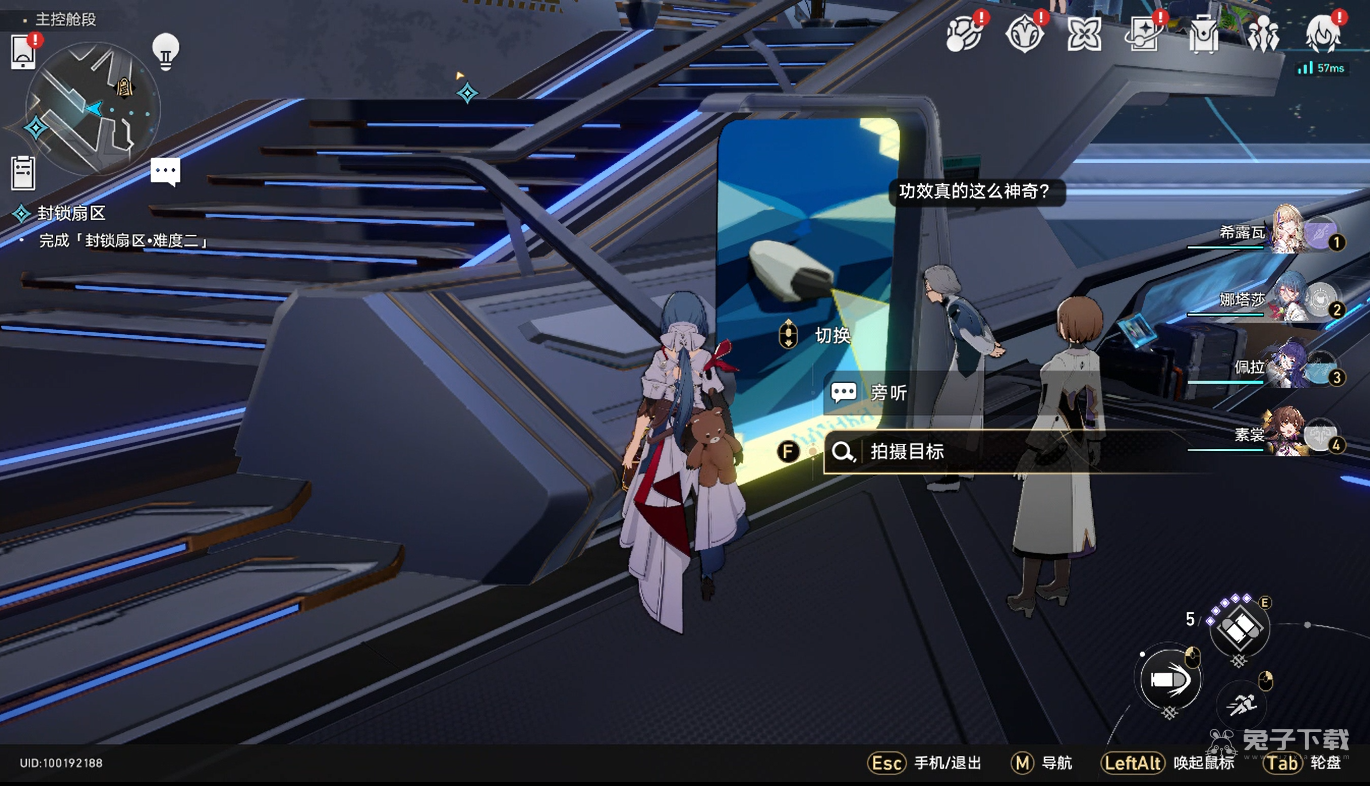1370x786 pixels.
Task: Switch to party member 佩拉
Action: tap(1290, 366)
